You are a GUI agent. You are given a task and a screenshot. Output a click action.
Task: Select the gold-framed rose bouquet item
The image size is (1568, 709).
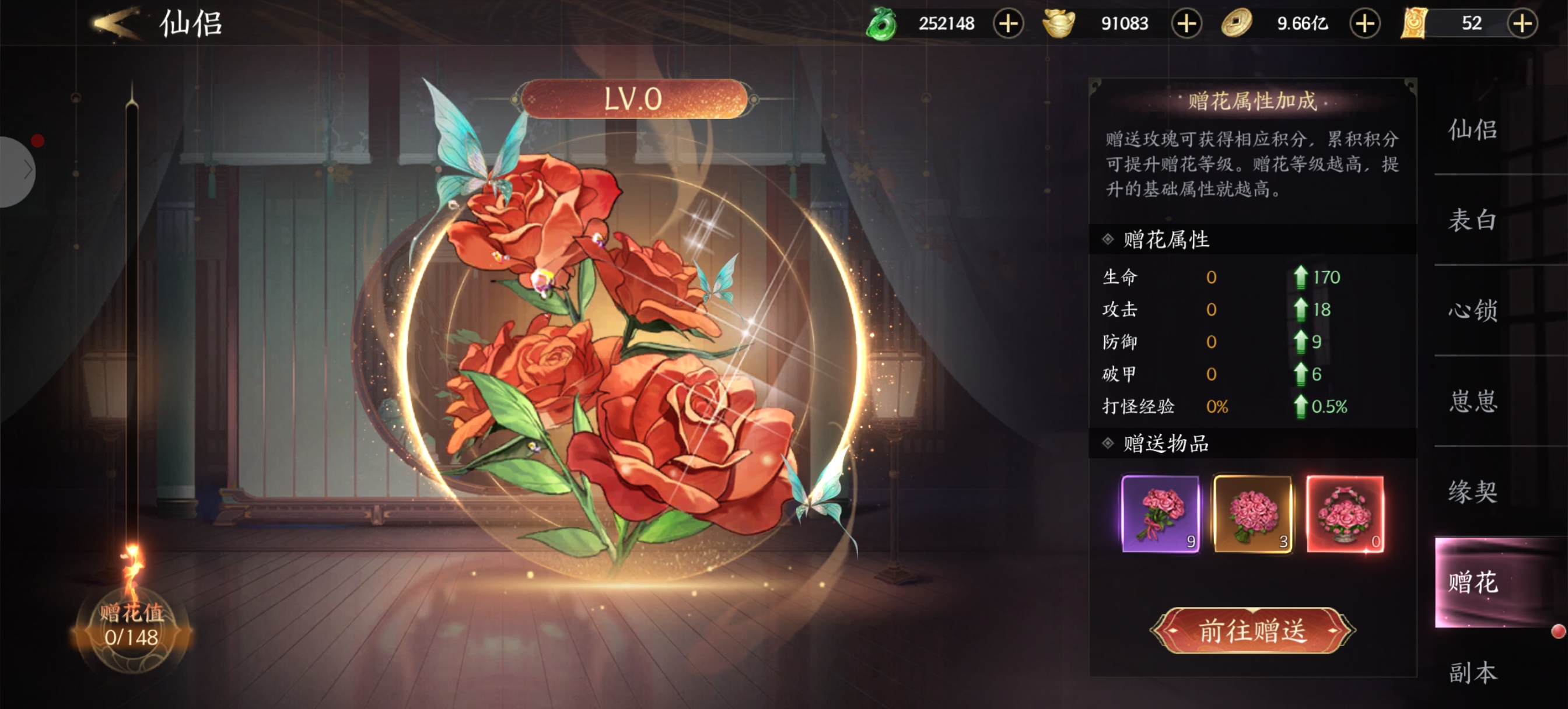click(1252, 514)
